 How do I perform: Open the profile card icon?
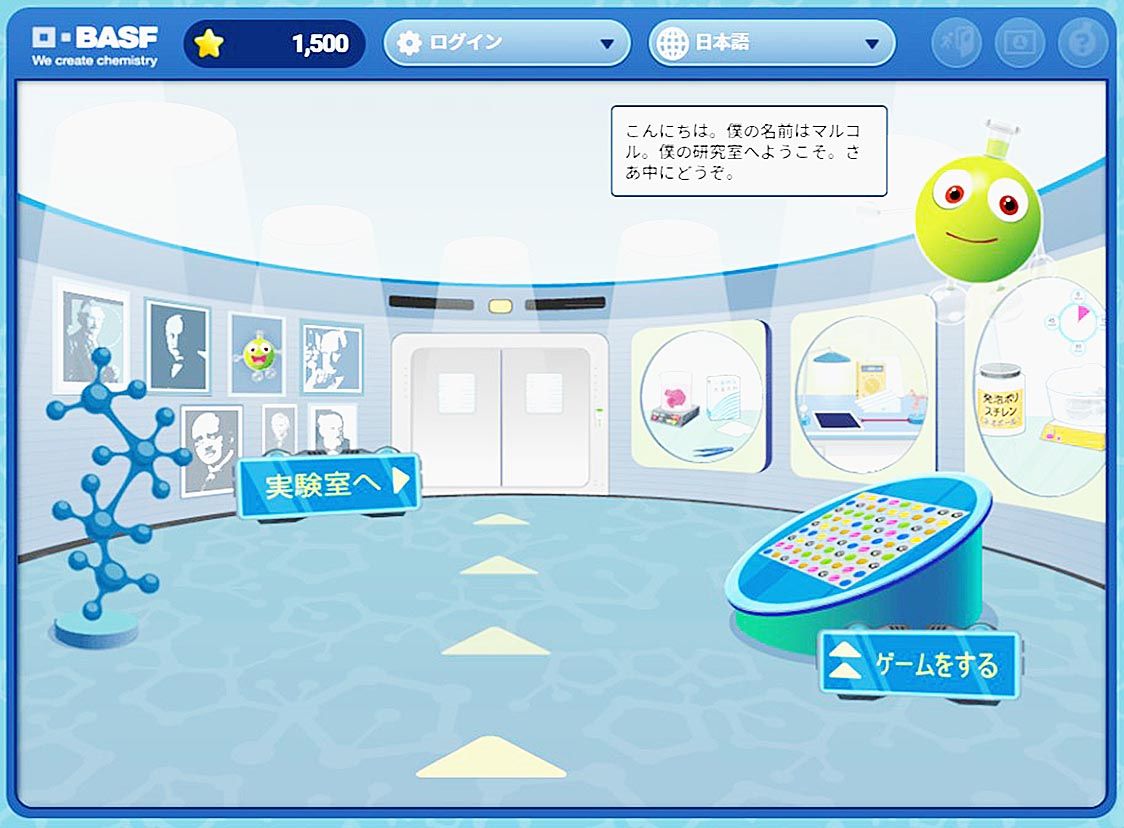click(x=1019, y=44)
